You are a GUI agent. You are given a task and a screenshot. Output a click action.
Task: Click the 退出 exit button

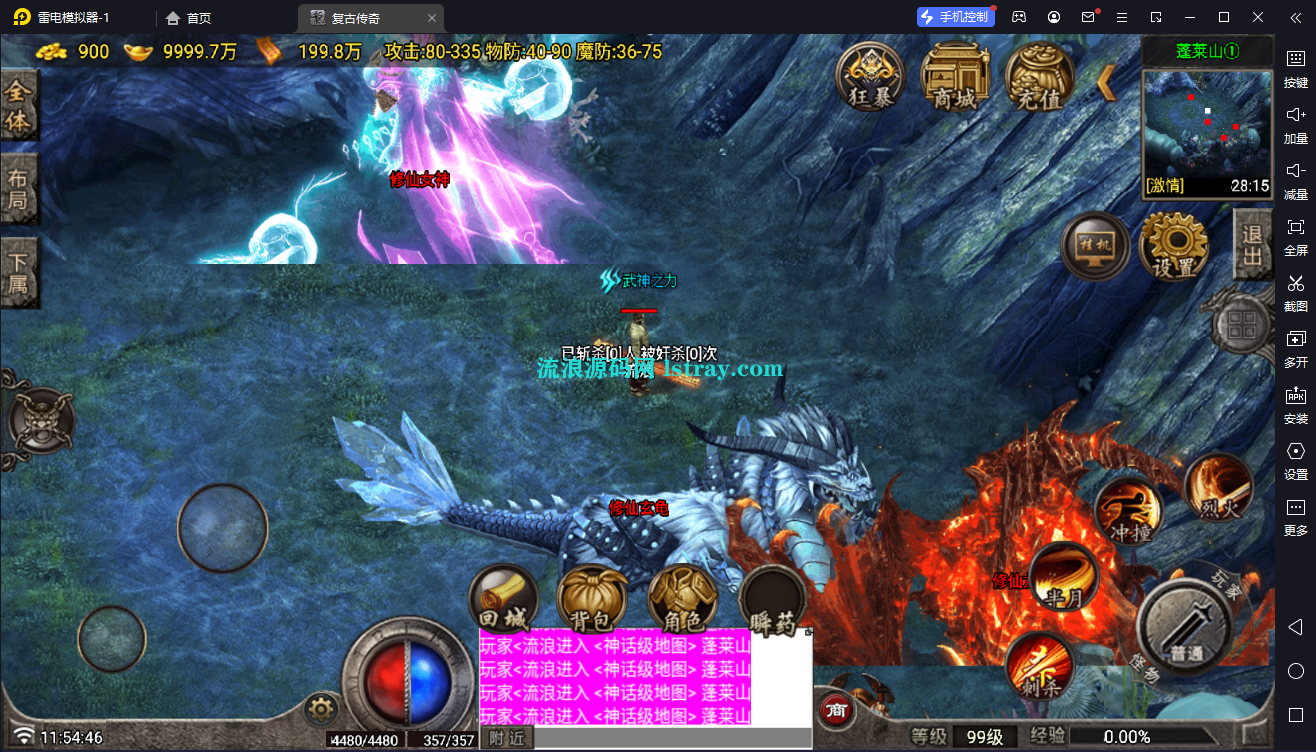[x=1252, y=246]
